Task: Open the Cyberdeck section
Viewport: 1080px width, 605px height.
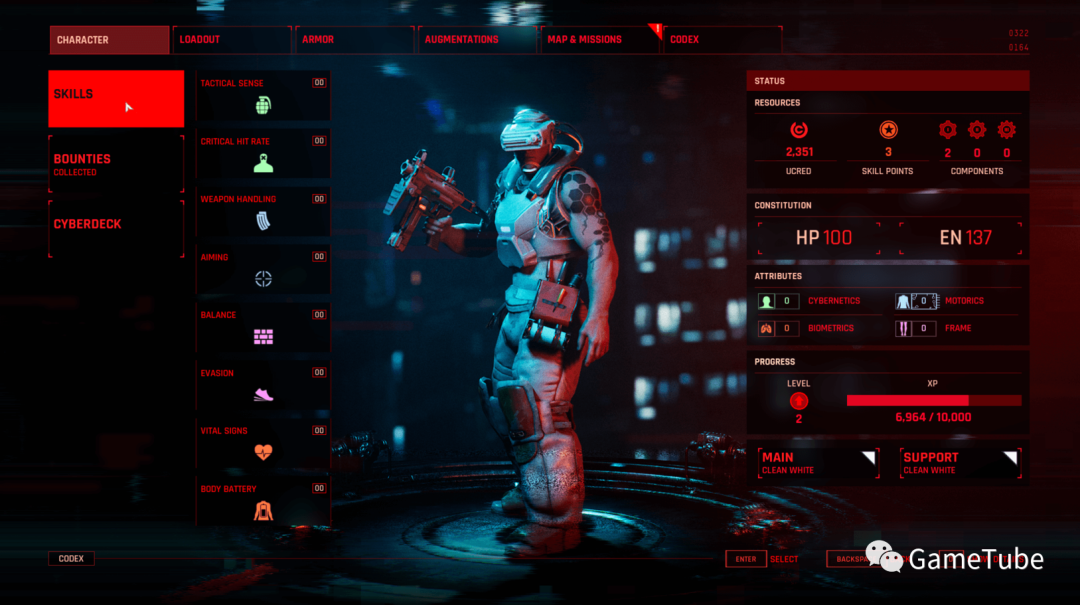Action: click(x=116, y=227)
